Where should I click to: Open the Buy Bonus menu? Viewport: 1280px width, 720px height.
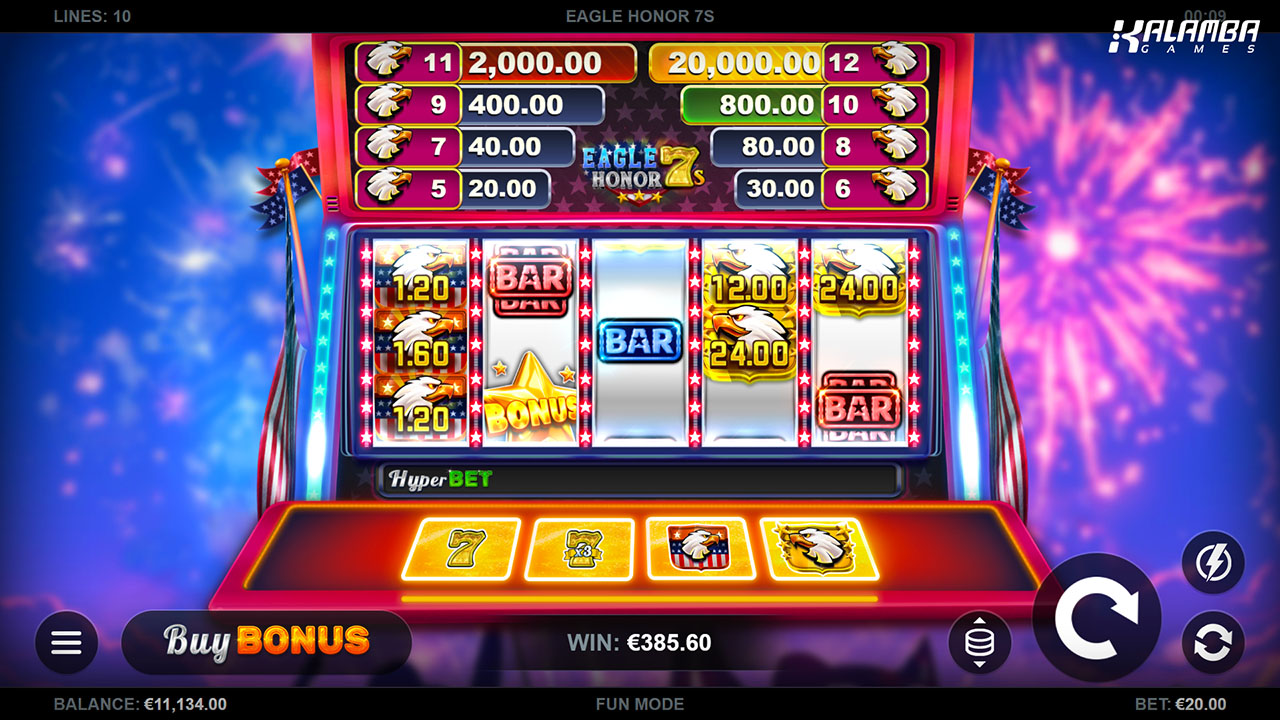point(266,641)
